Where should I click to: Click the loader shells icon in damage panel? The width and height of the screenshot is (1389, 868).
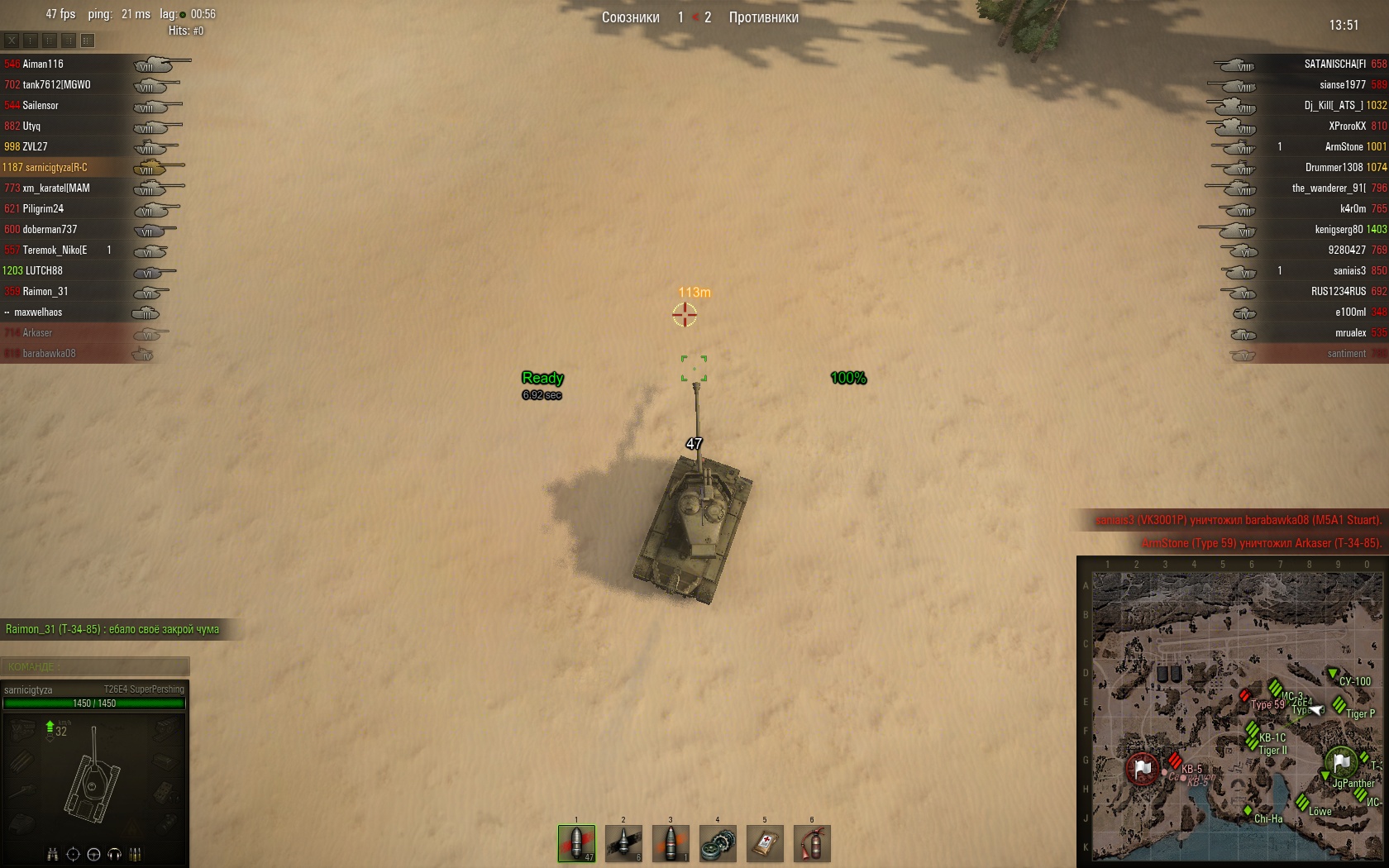click(x=136, y=854)
